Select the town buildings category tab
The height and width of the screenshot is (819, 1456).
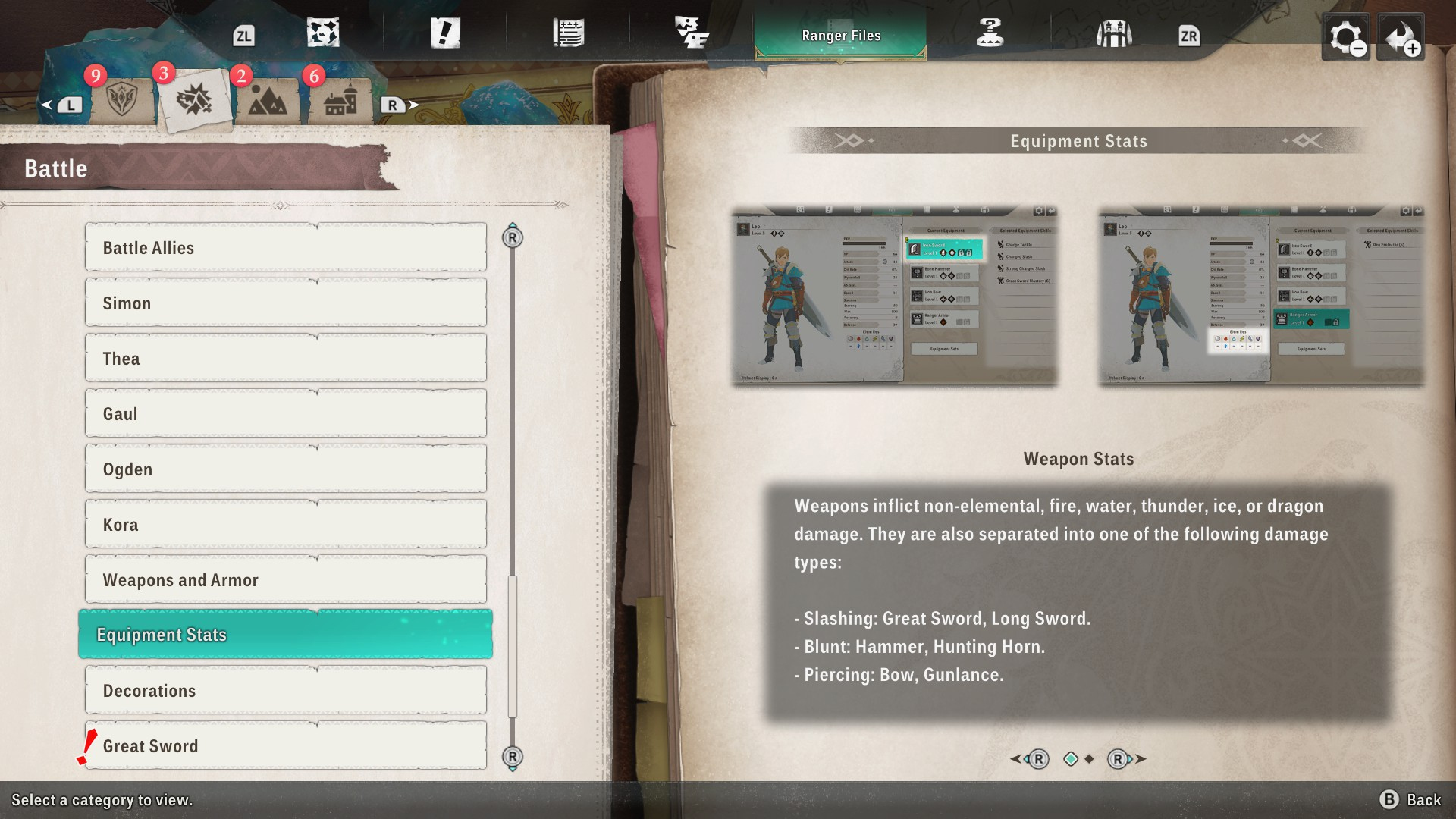tap(340, 100)
